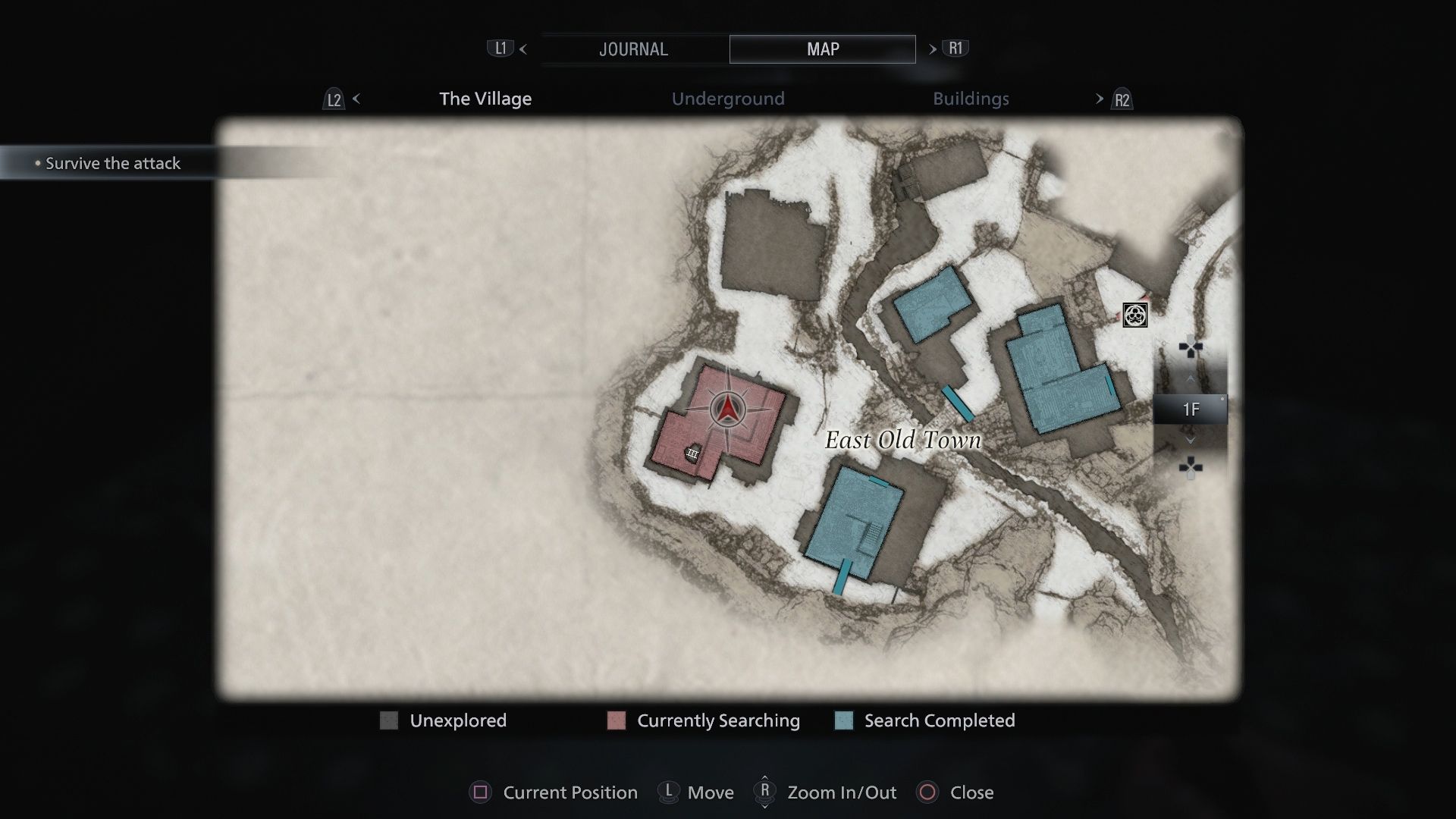Switch to the JOURNAL tab

point(634,49)
